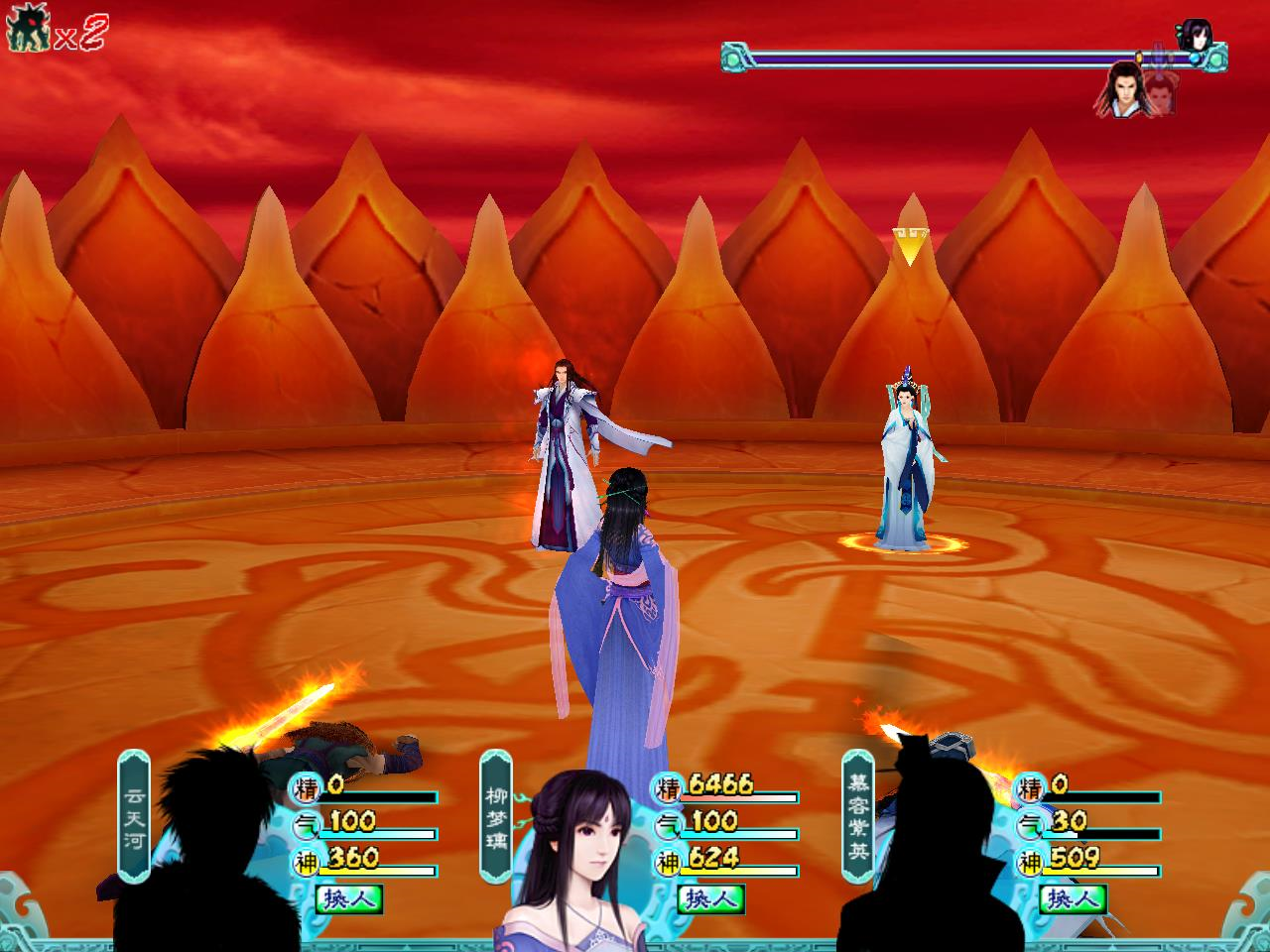Click the 换人 button for 云天河

[x=348, y=899]
